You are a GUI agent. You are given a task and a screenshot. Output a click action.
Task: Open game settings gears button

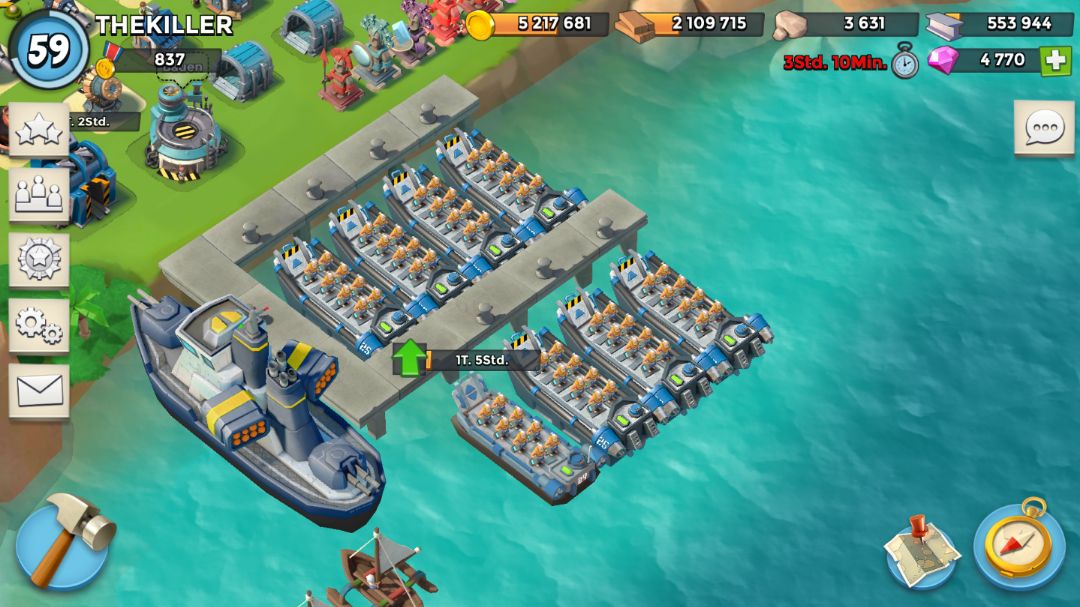[x=39, y=324]
